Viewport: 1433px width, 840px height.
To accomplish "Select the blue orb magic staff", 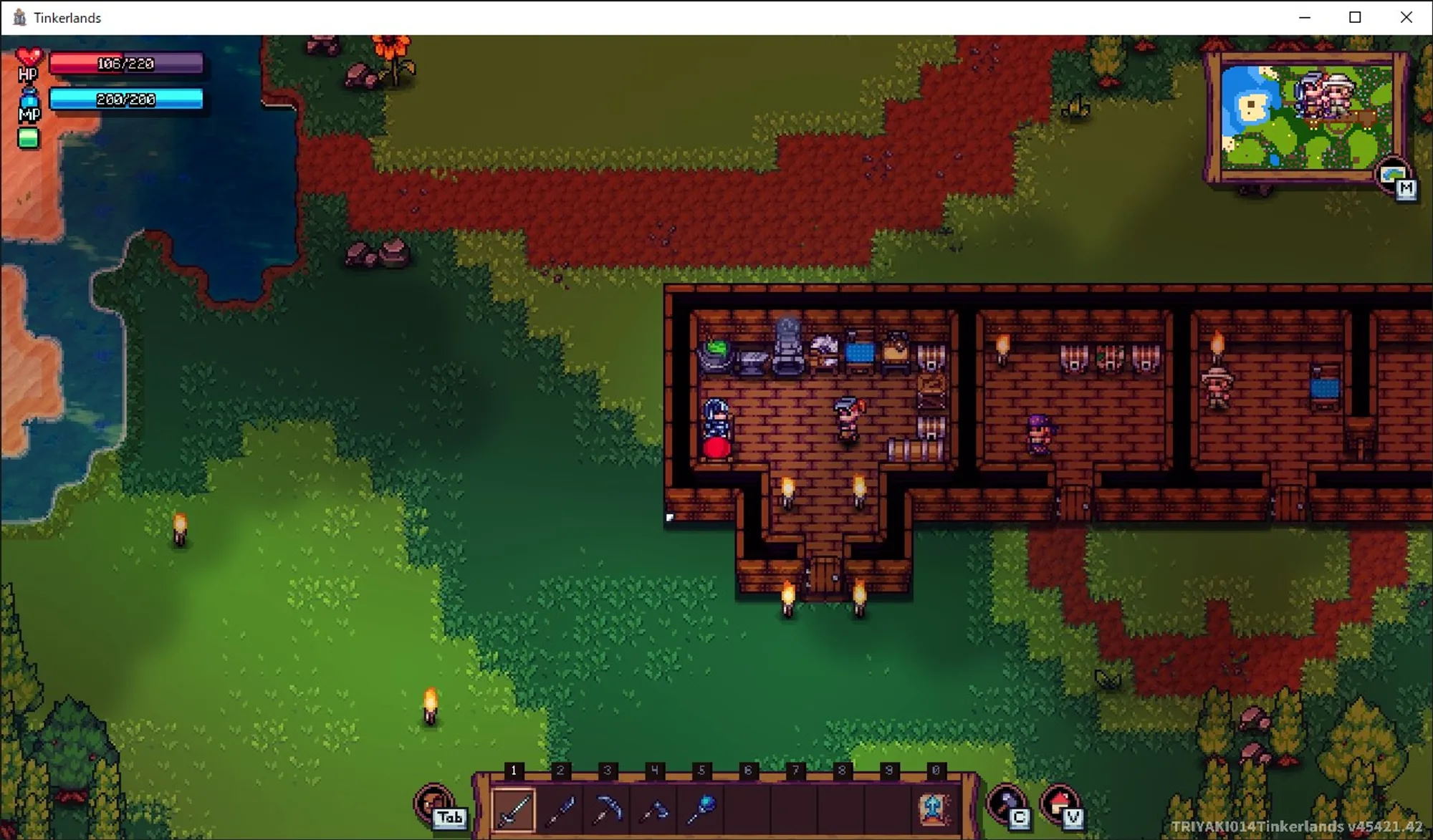I will 701,810.
